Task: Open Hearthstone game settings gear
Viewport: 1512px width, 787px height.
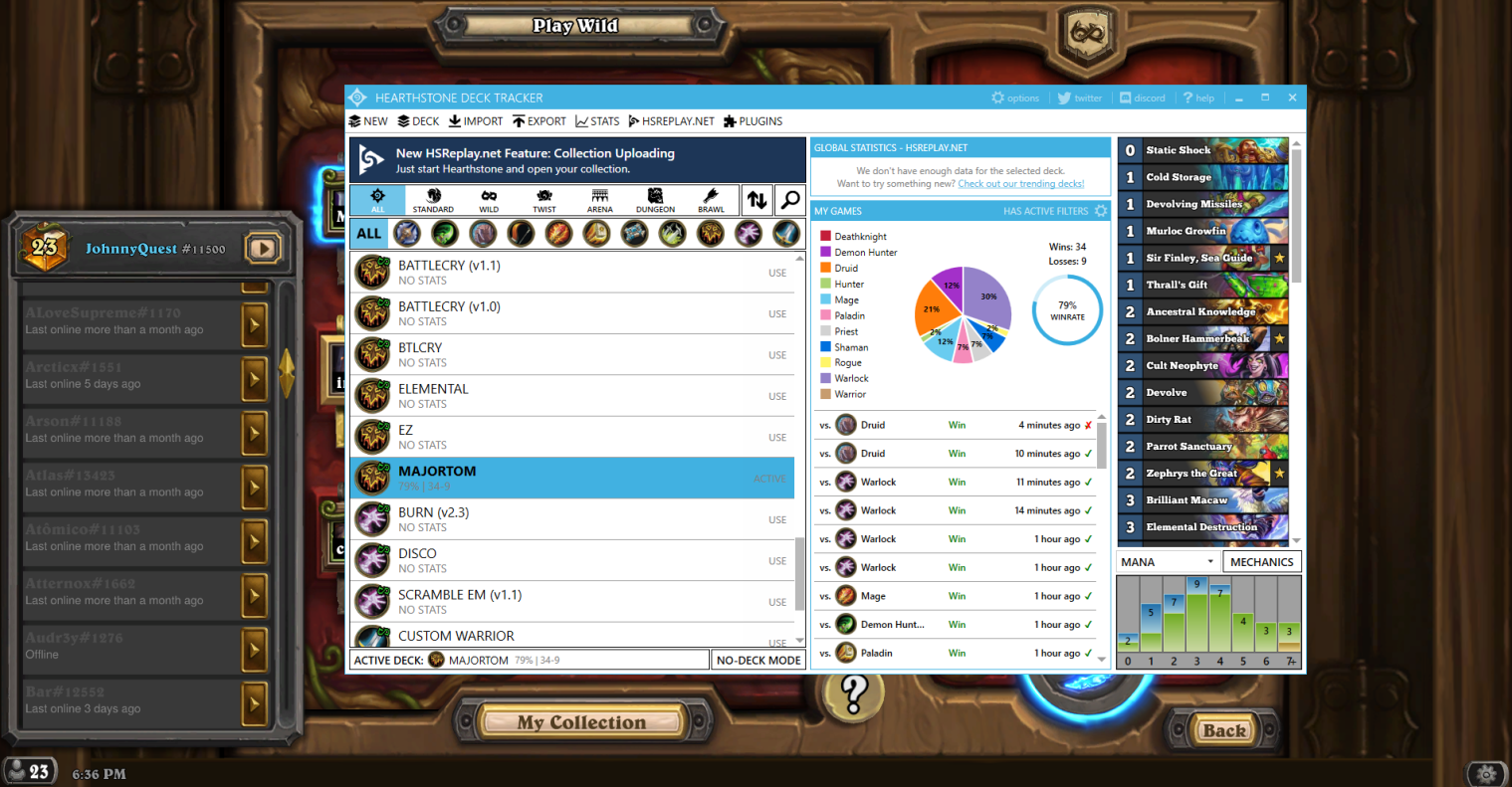Action: [x=1486, y=773]
